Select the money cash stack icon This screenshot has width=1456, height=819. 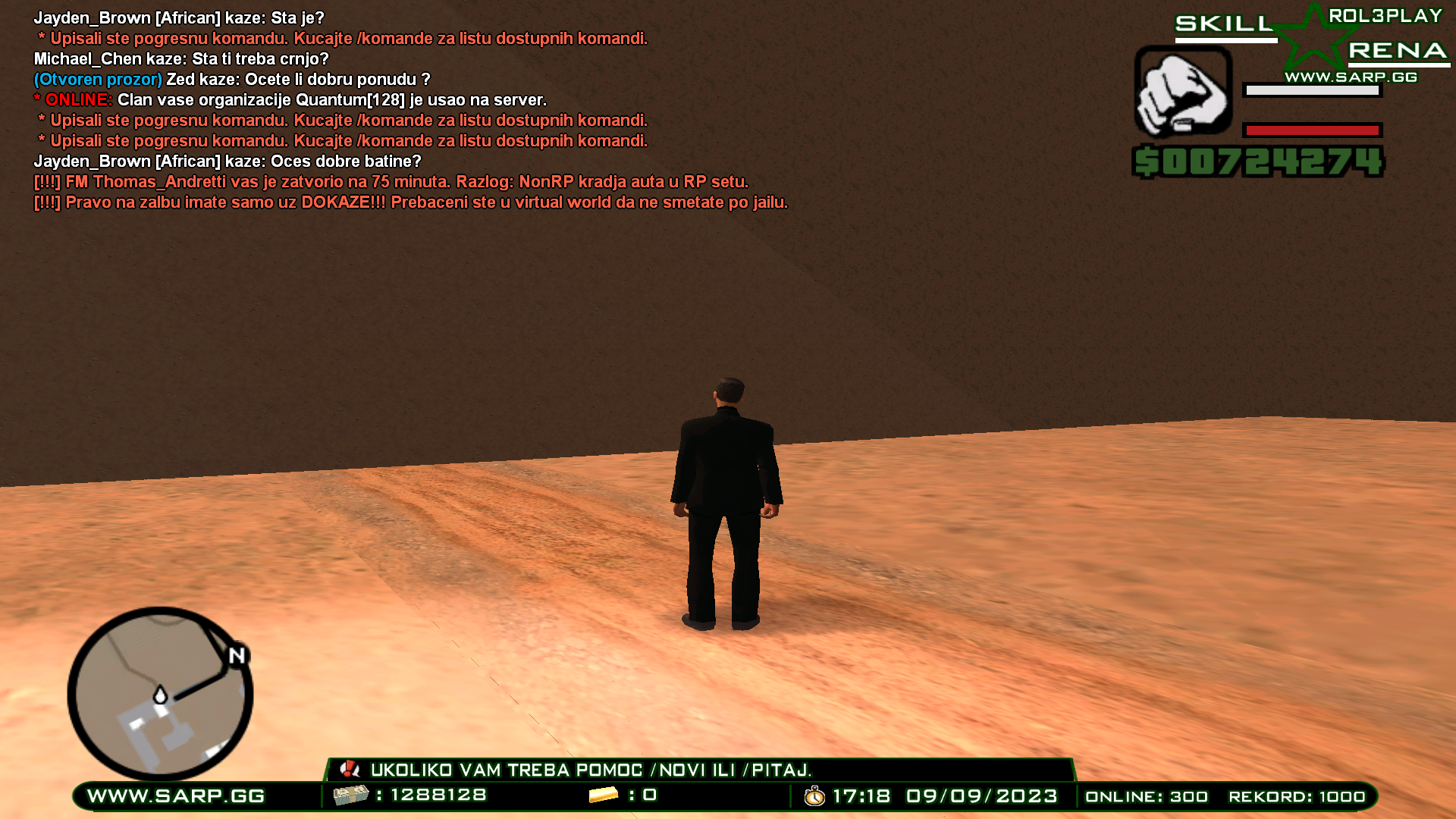pos(350,795)
